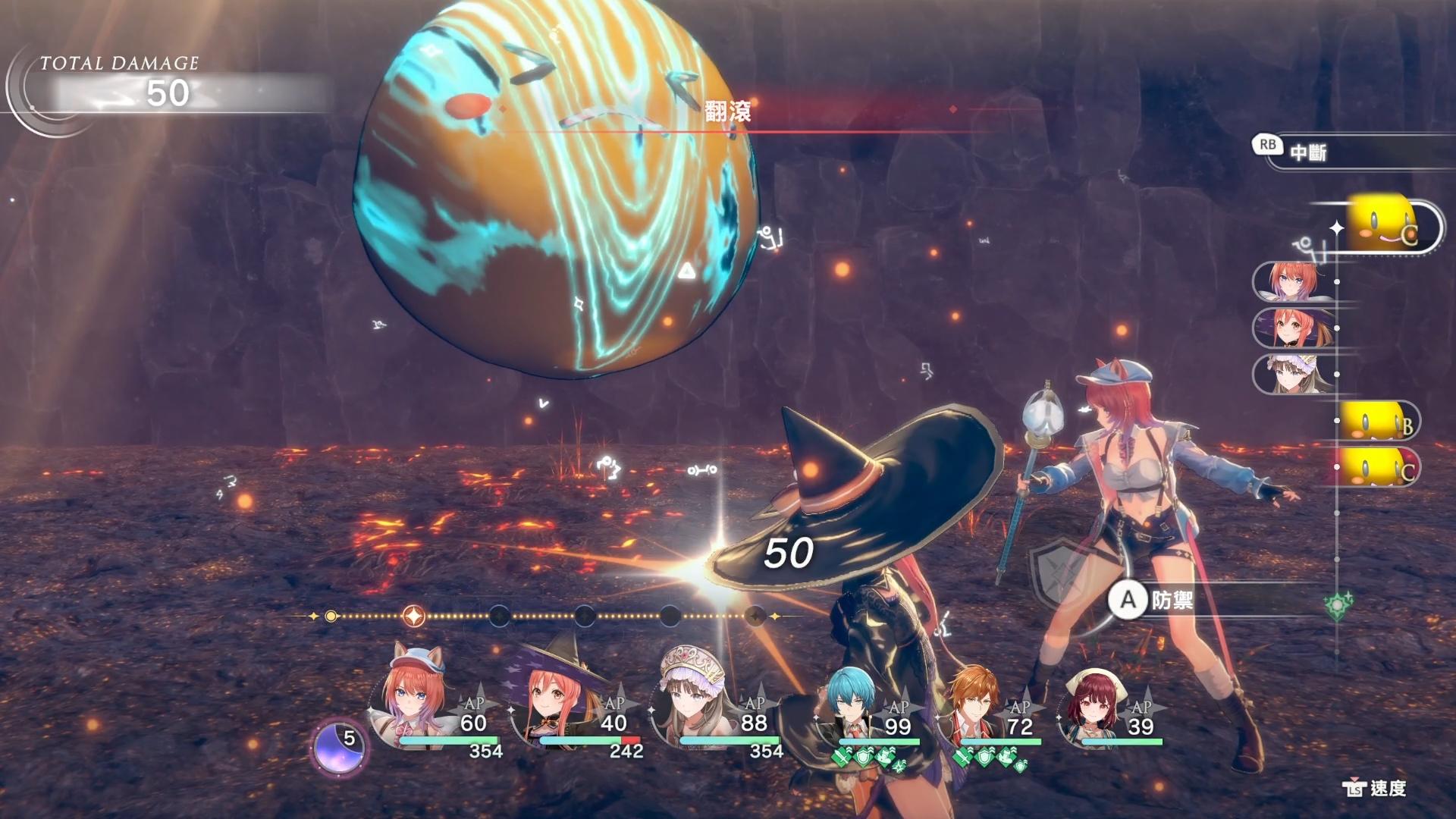Toggle the 速度 battle speed
Screen dimensions: 1456x819
(1375, 789)
